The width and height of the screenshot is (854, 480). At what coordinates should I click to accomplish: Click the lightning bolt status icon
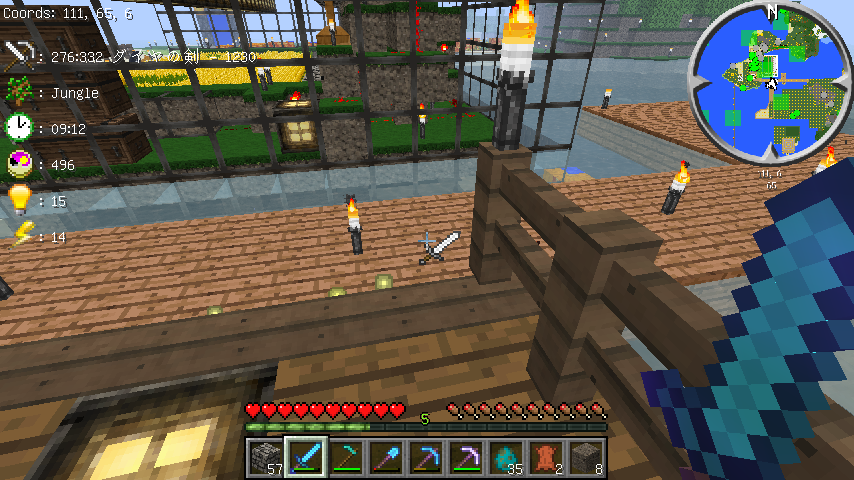(18, 236)
